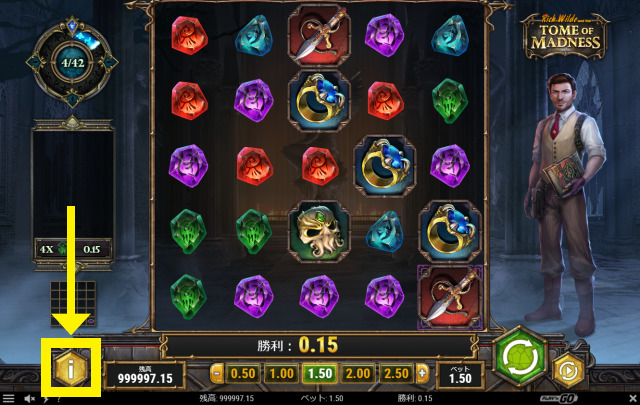Decrease the bet with the minus button
This screenshot has height=405, width=640.
pos(218,373)
